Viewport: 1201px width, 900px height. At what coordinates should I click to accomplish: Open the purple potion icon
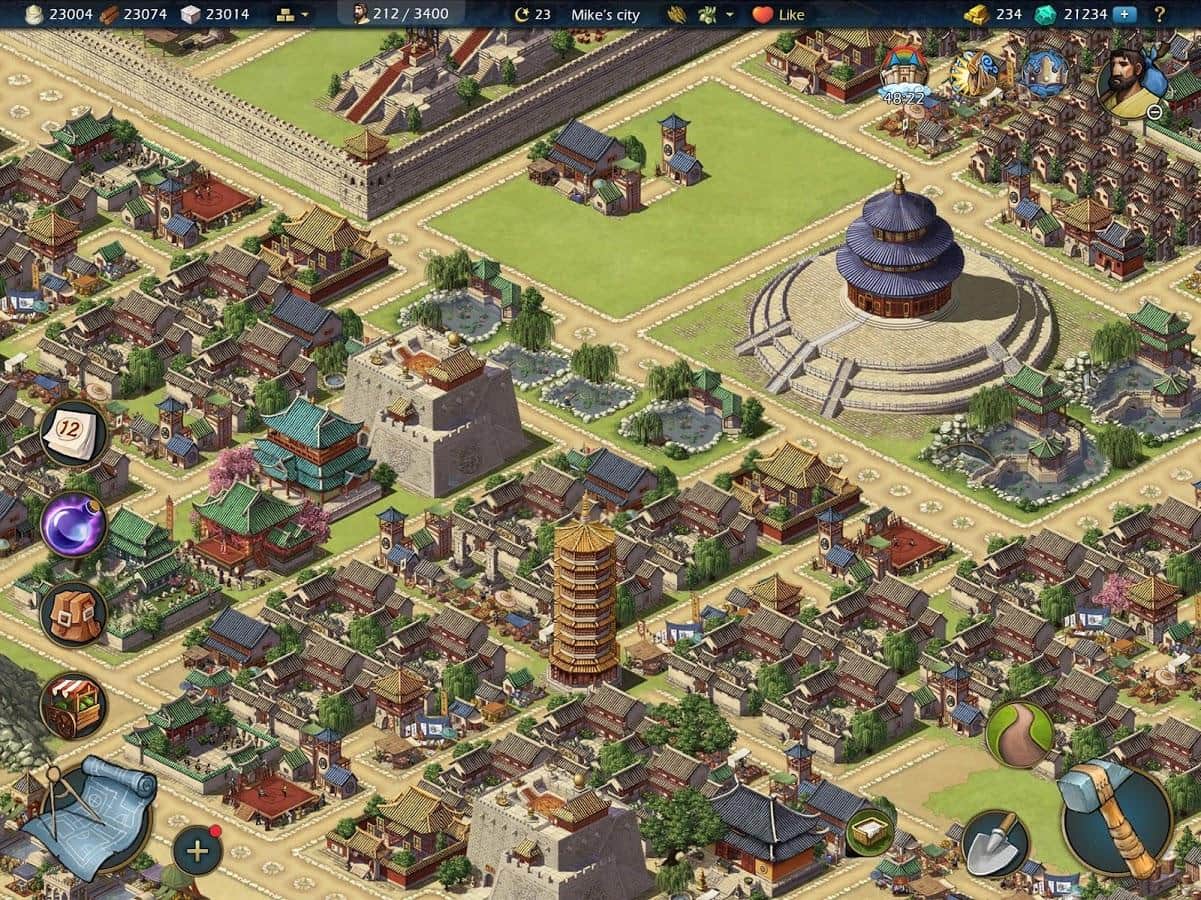(73, 524)
